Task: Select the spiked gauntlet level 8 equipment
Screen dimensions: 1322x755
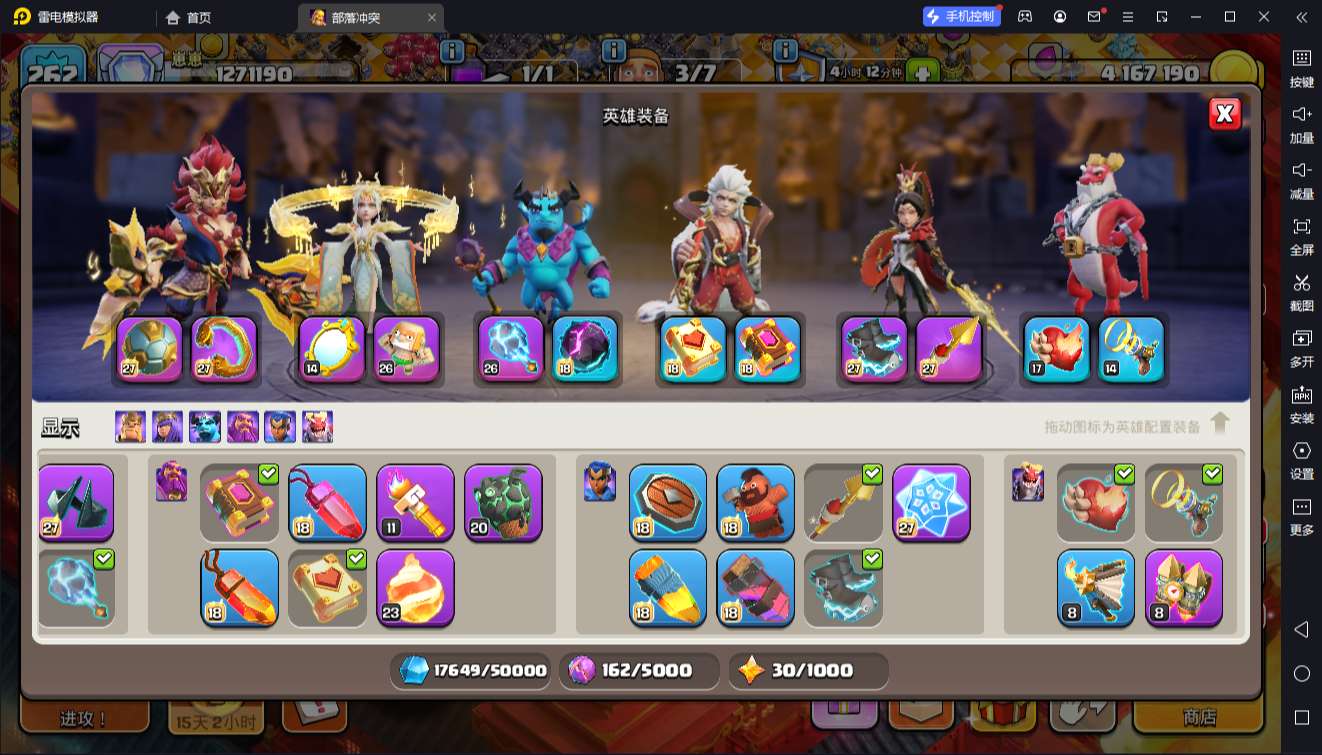Action: (1183, 587)
